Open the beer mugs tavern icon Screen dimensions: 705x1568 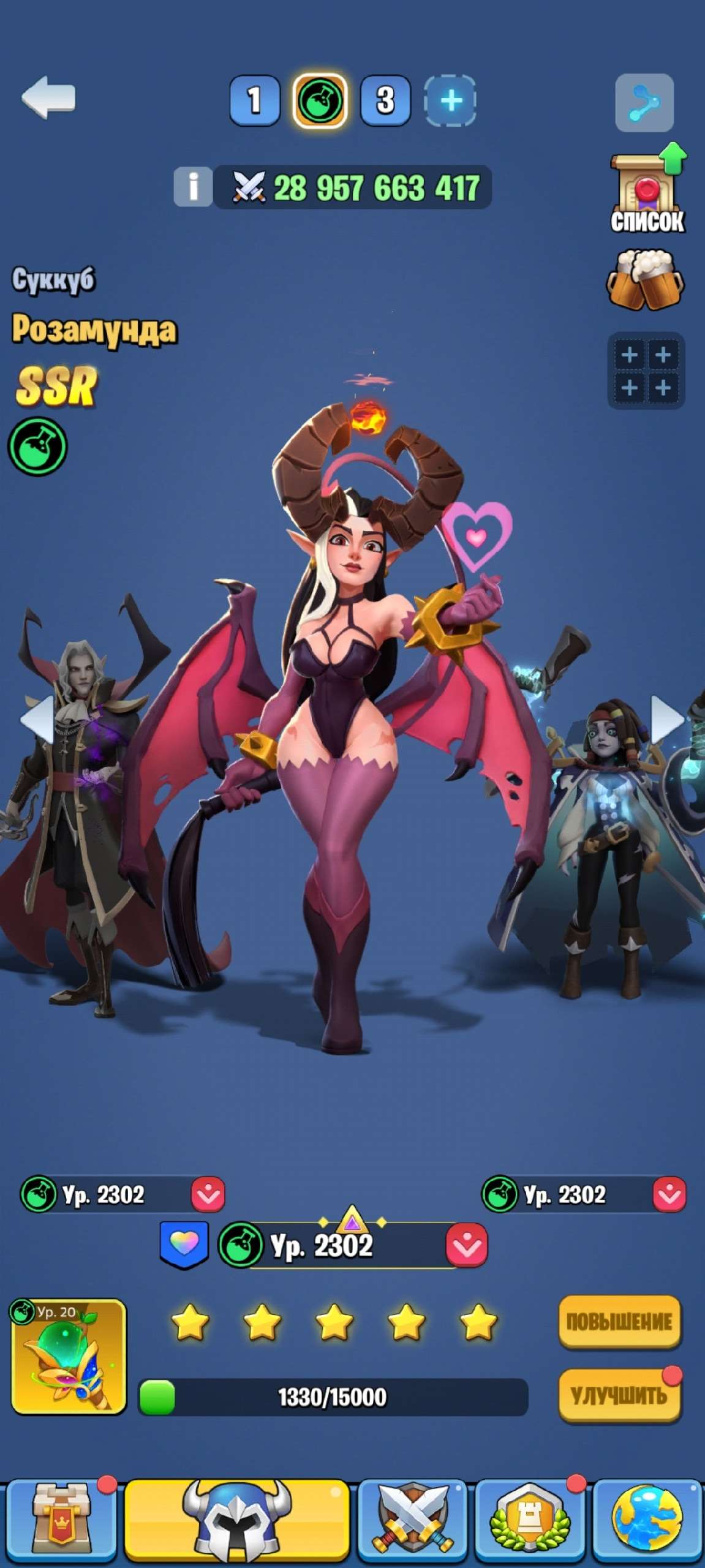(646, 280)
